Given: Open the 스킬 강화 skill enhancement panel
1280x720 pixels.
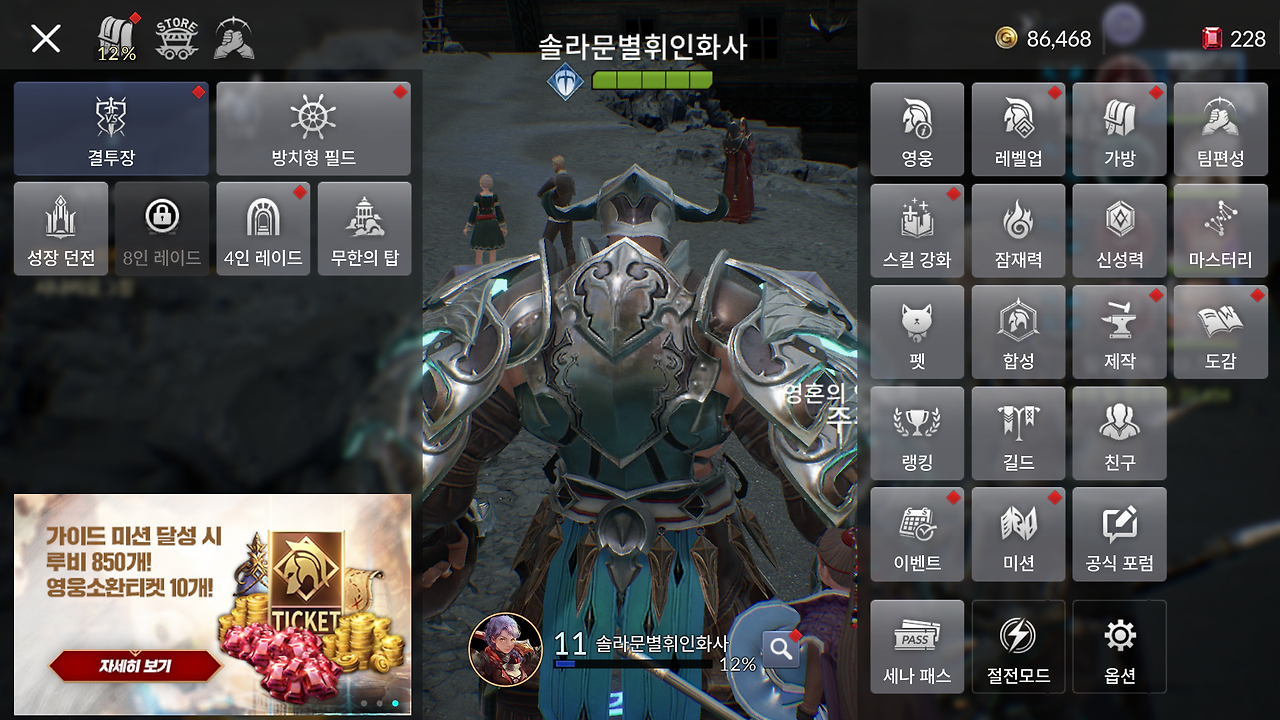Looking at the screenshot, I should 916,230.
